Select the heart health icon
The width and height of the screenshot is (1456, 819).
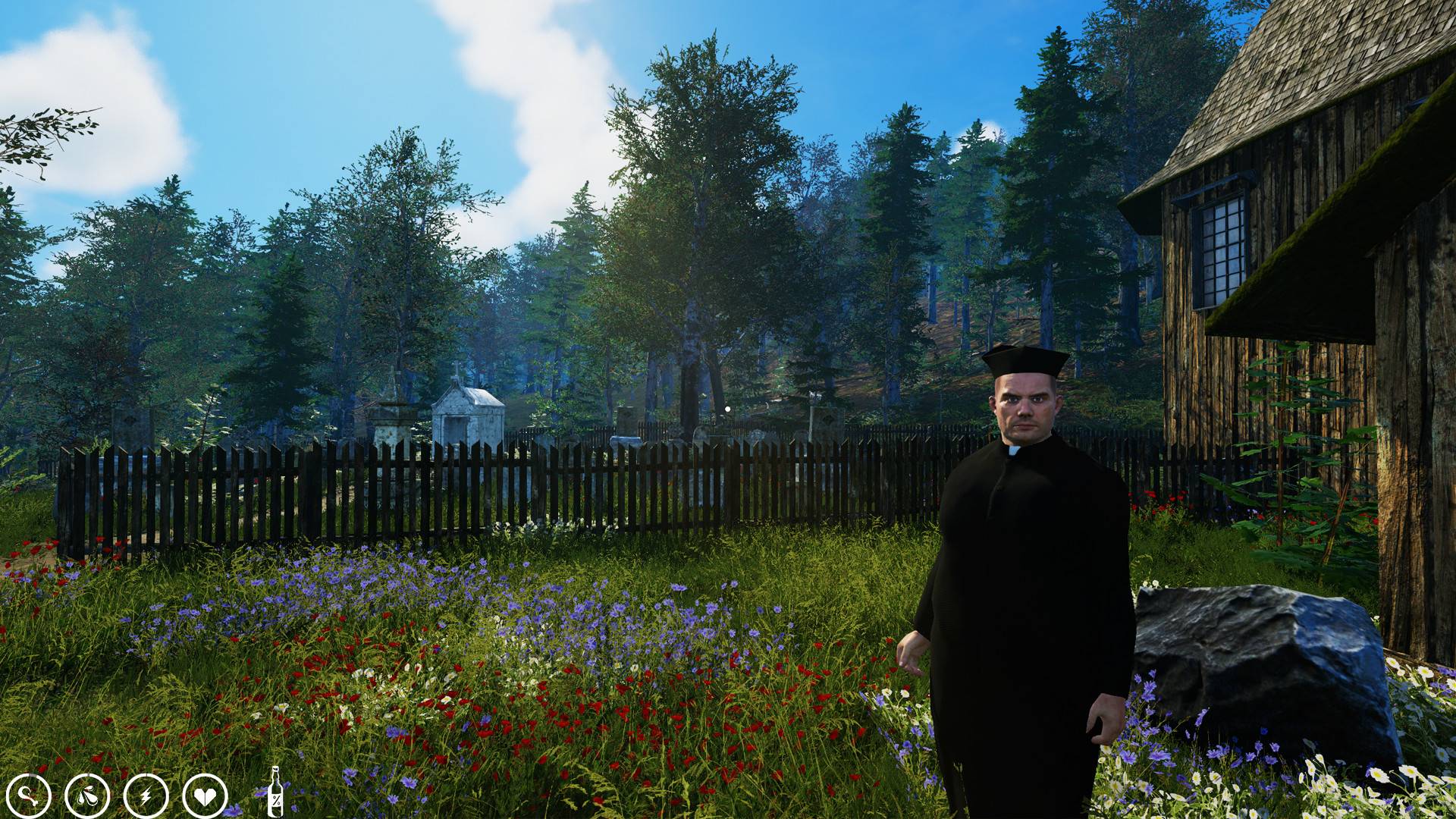205,795
